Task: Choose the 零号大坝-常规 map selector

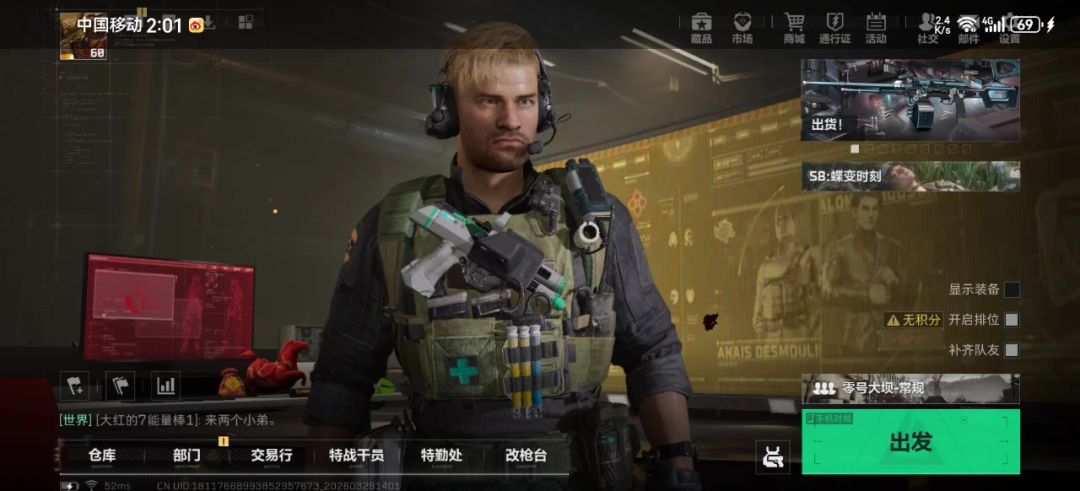Action: [x=910, y=388]
